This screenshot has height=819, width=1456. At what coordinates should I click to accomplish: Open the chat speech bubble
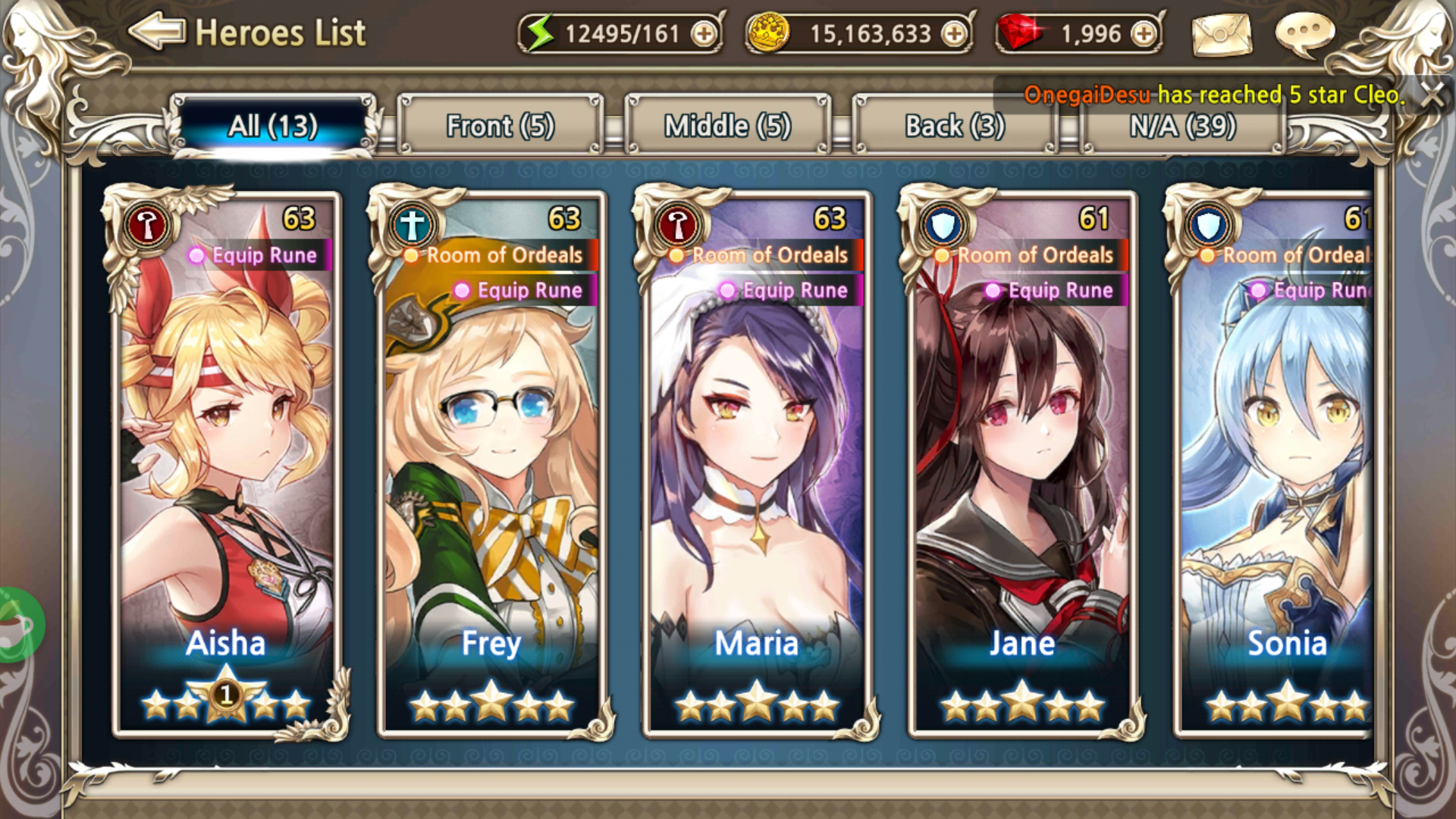tap(1304, 33)
